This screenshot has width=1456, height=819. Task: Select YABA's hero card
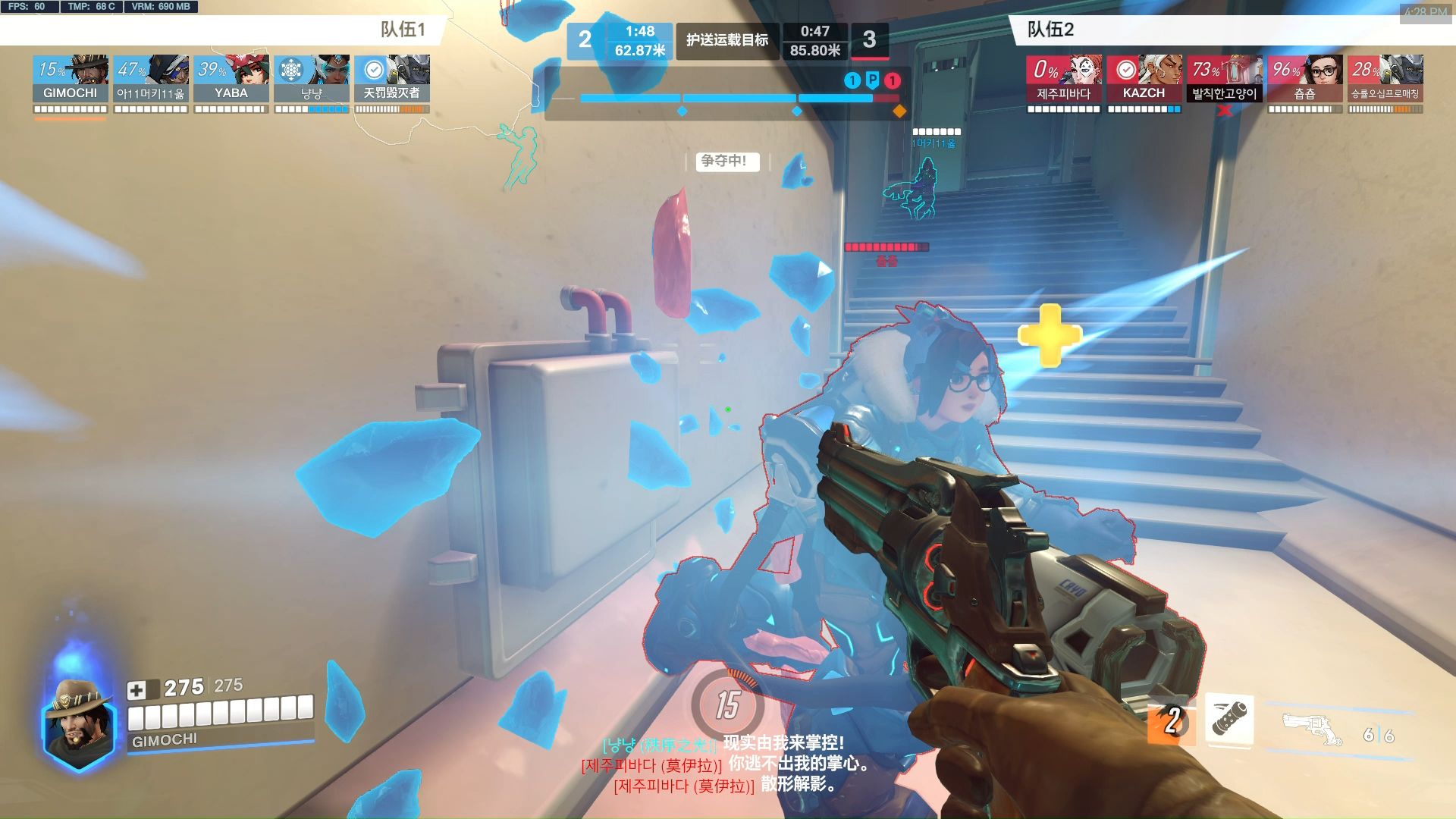pos(231,79)
